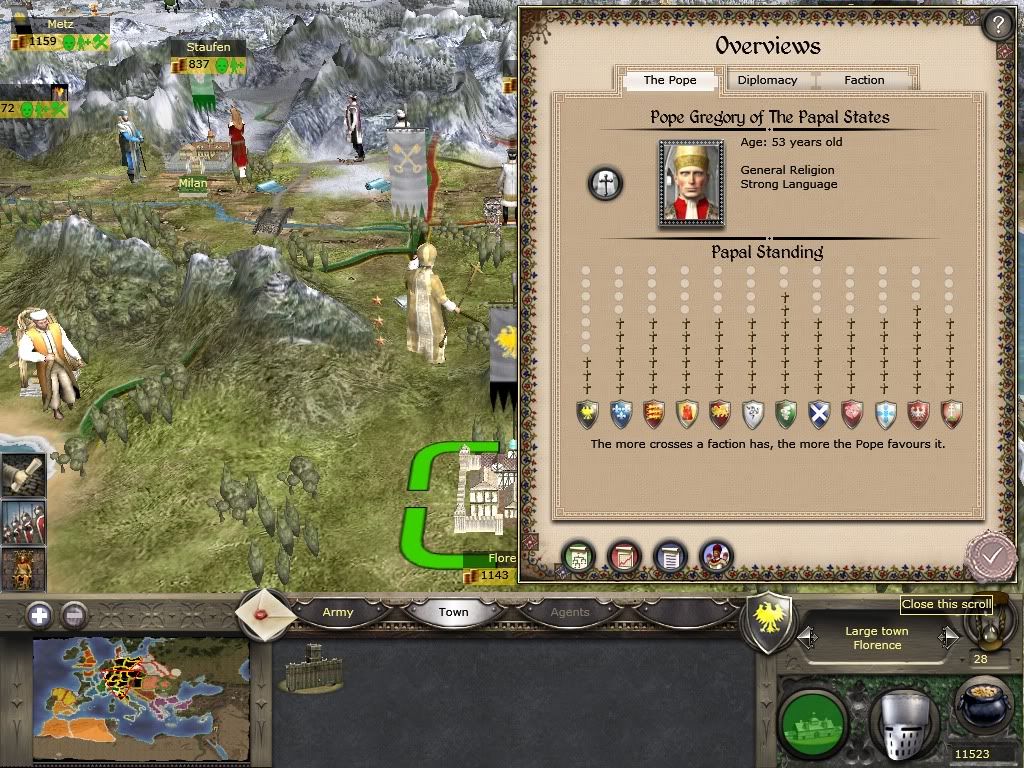Click the round Pope portrait button
Viewport: 1024px width, 768px height.
(x=716, y=557)
